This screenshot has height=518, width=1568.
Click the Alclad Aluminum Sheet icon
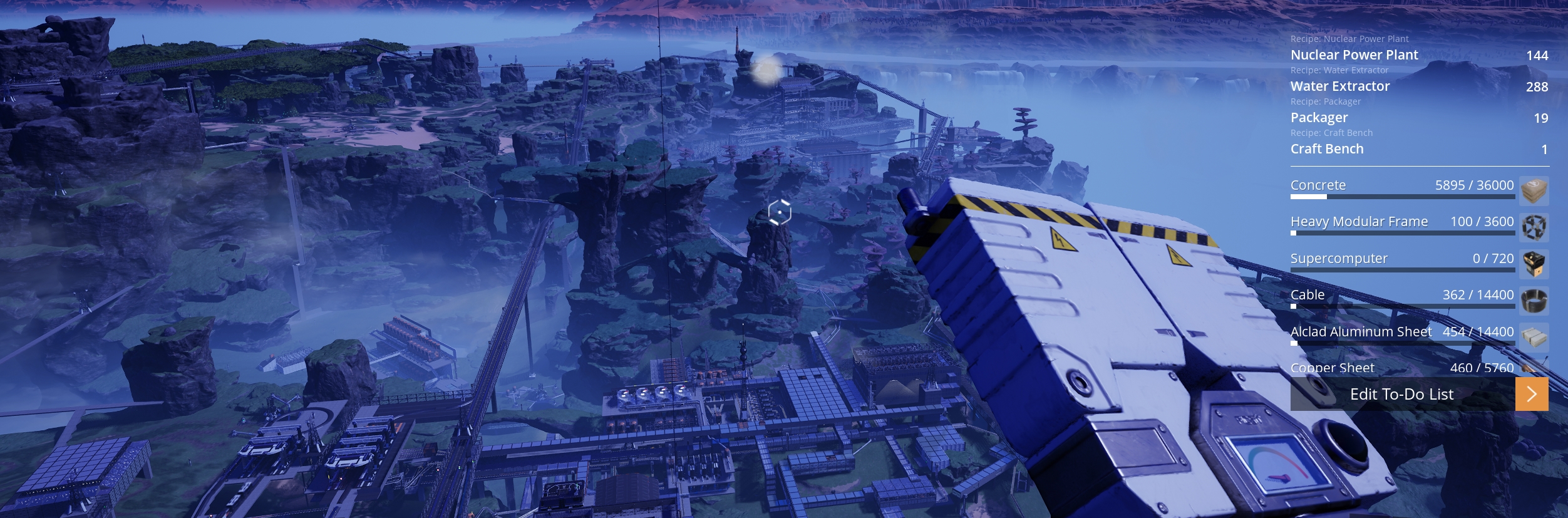[1534, 337]
